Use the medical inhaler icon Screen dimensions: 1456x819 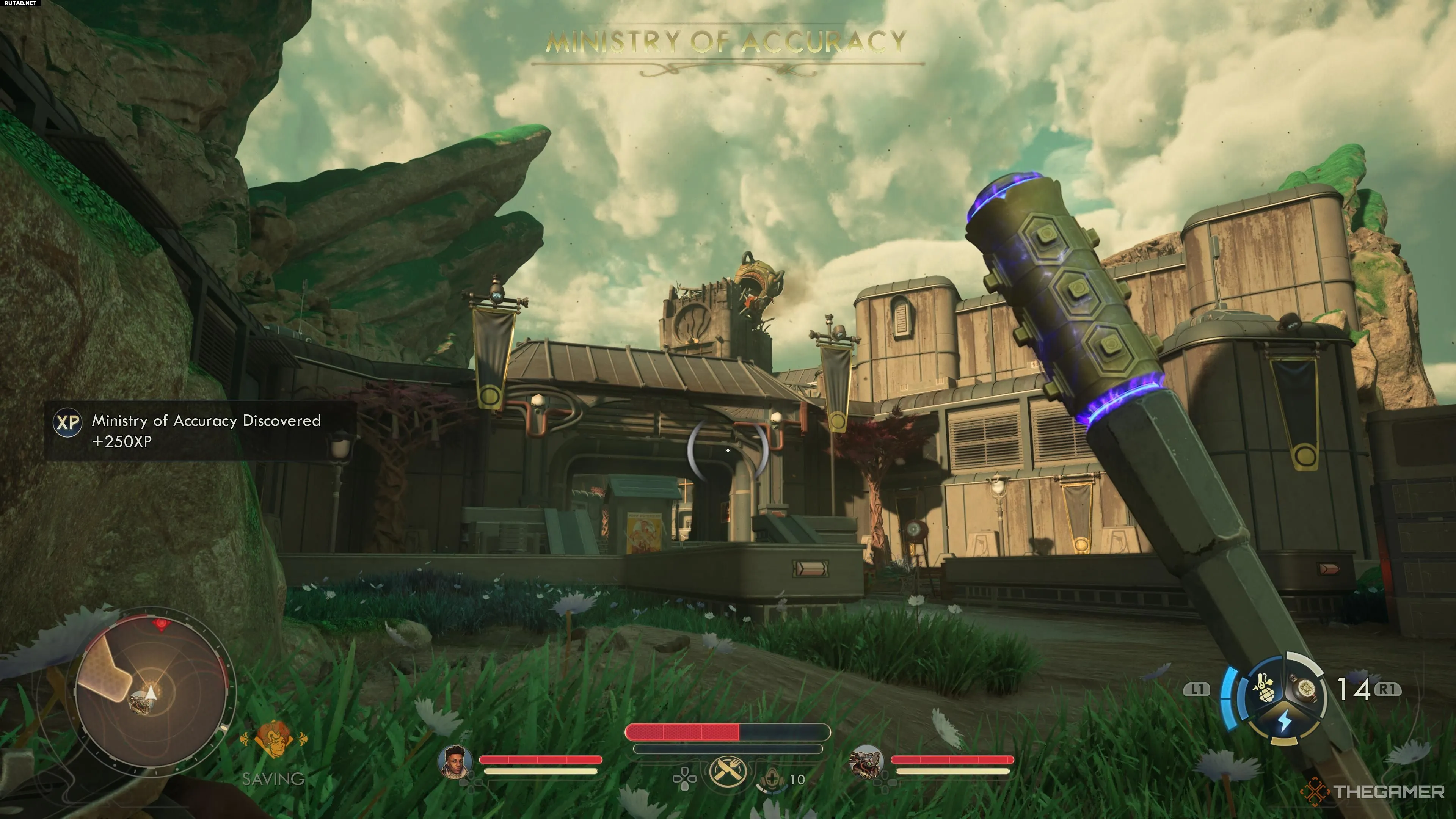[x=772, y=780]
